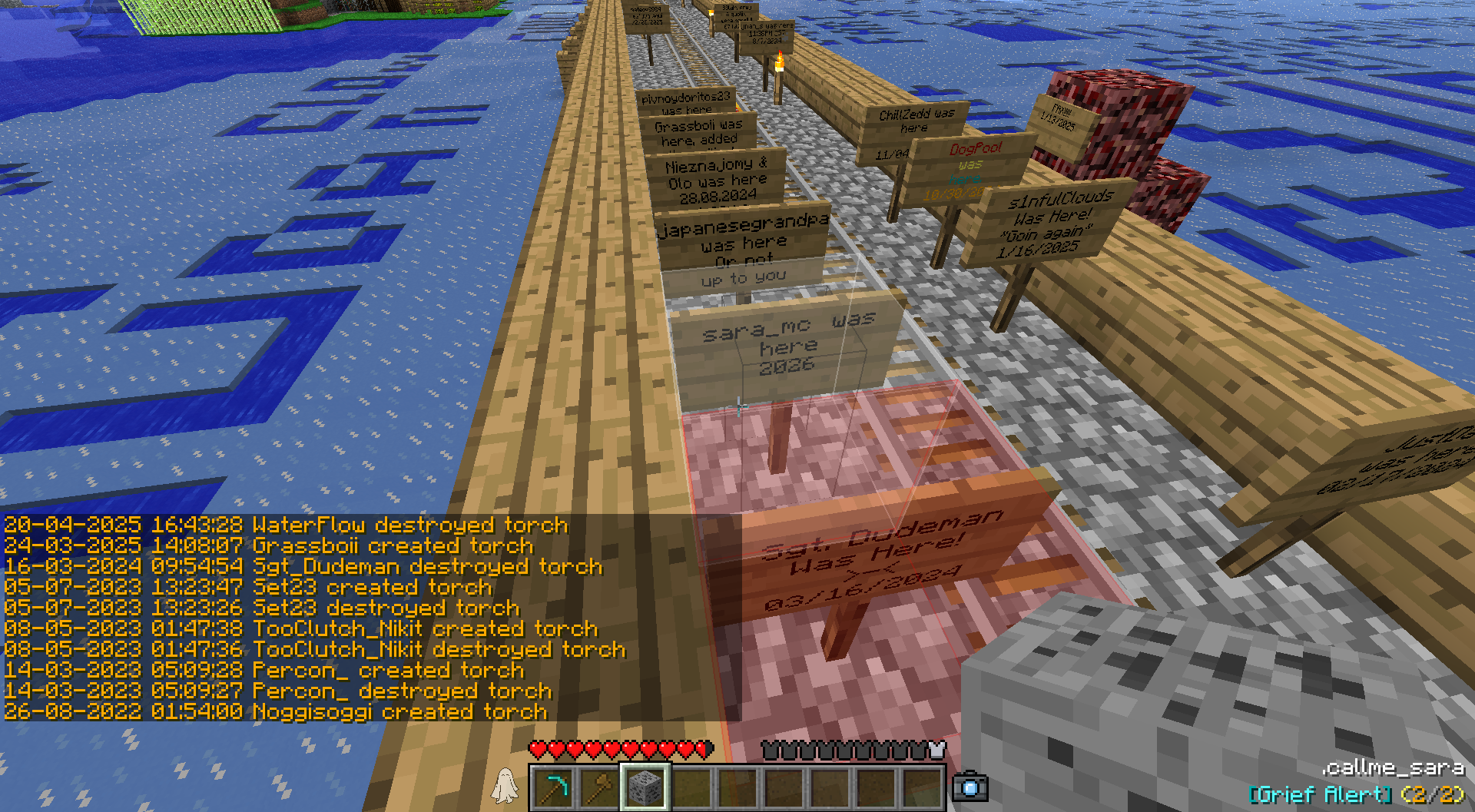1475x812 pixels.
Task: Click the Noggisoggi created torch log entry
Action: click(x=276, y=712)
